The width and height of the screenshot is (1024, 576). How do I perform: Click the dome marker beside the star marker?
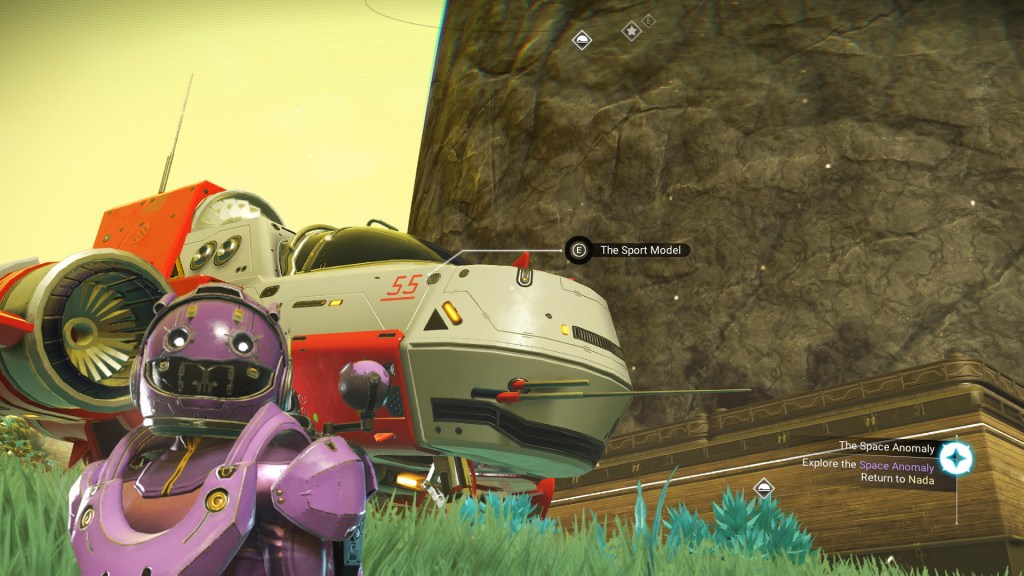(x=582, y=40)
